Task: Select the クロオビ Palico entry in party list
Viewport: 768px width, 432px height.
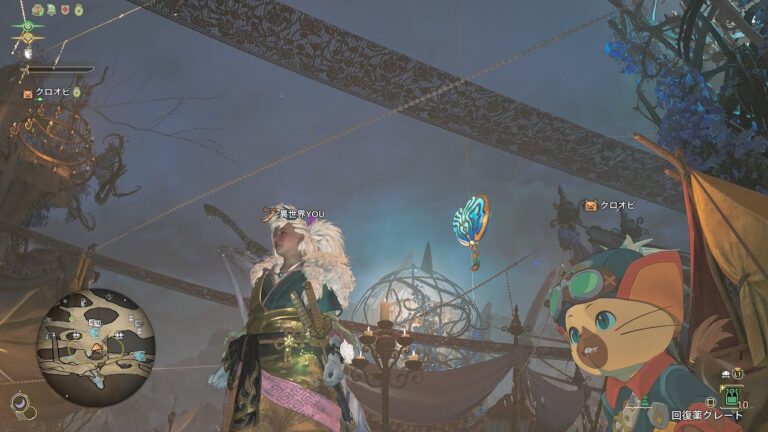Action: click(49, 92)
